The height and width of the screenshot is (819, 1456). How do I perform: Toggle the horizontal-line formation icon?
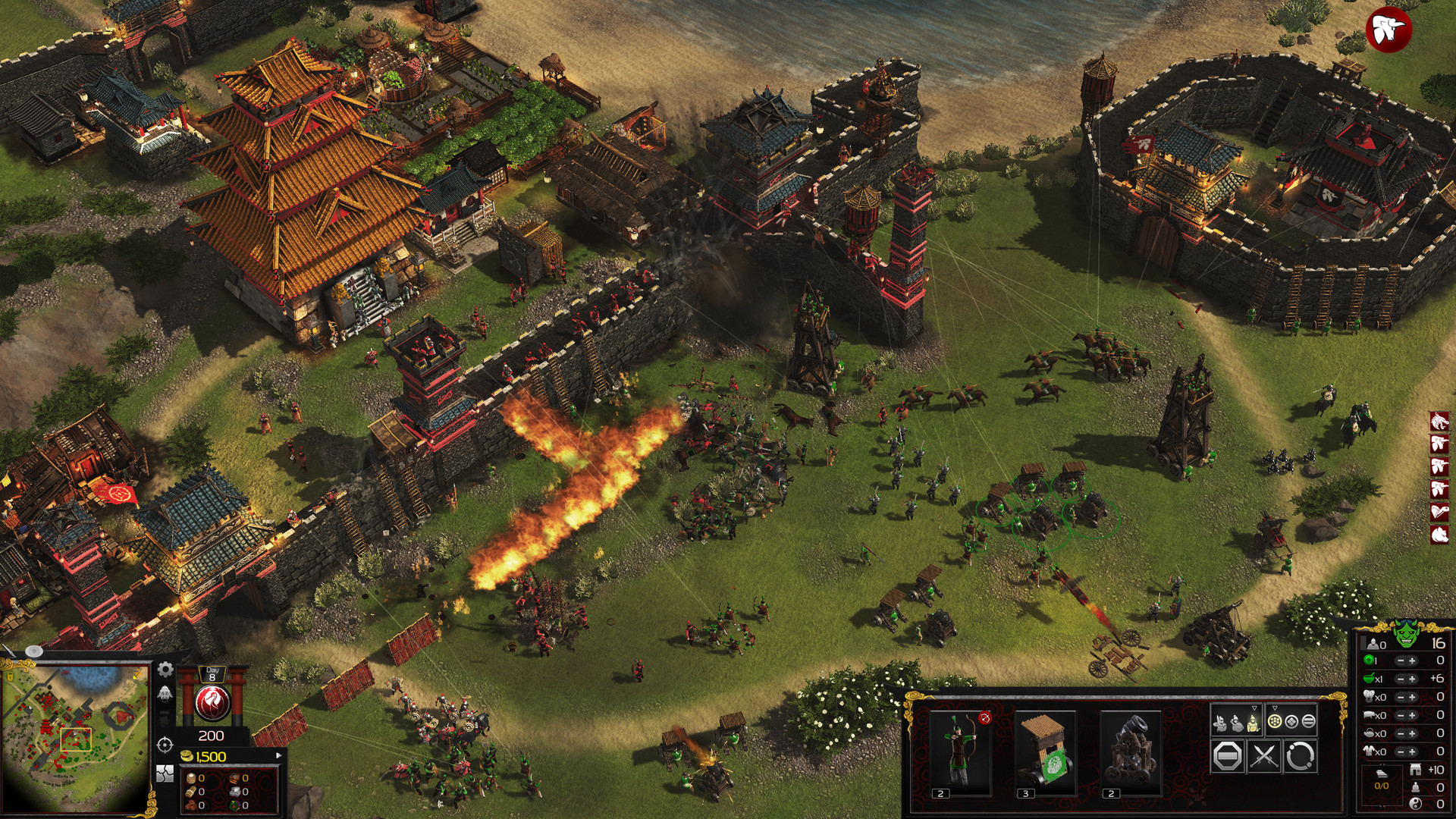click(1310, 722)
